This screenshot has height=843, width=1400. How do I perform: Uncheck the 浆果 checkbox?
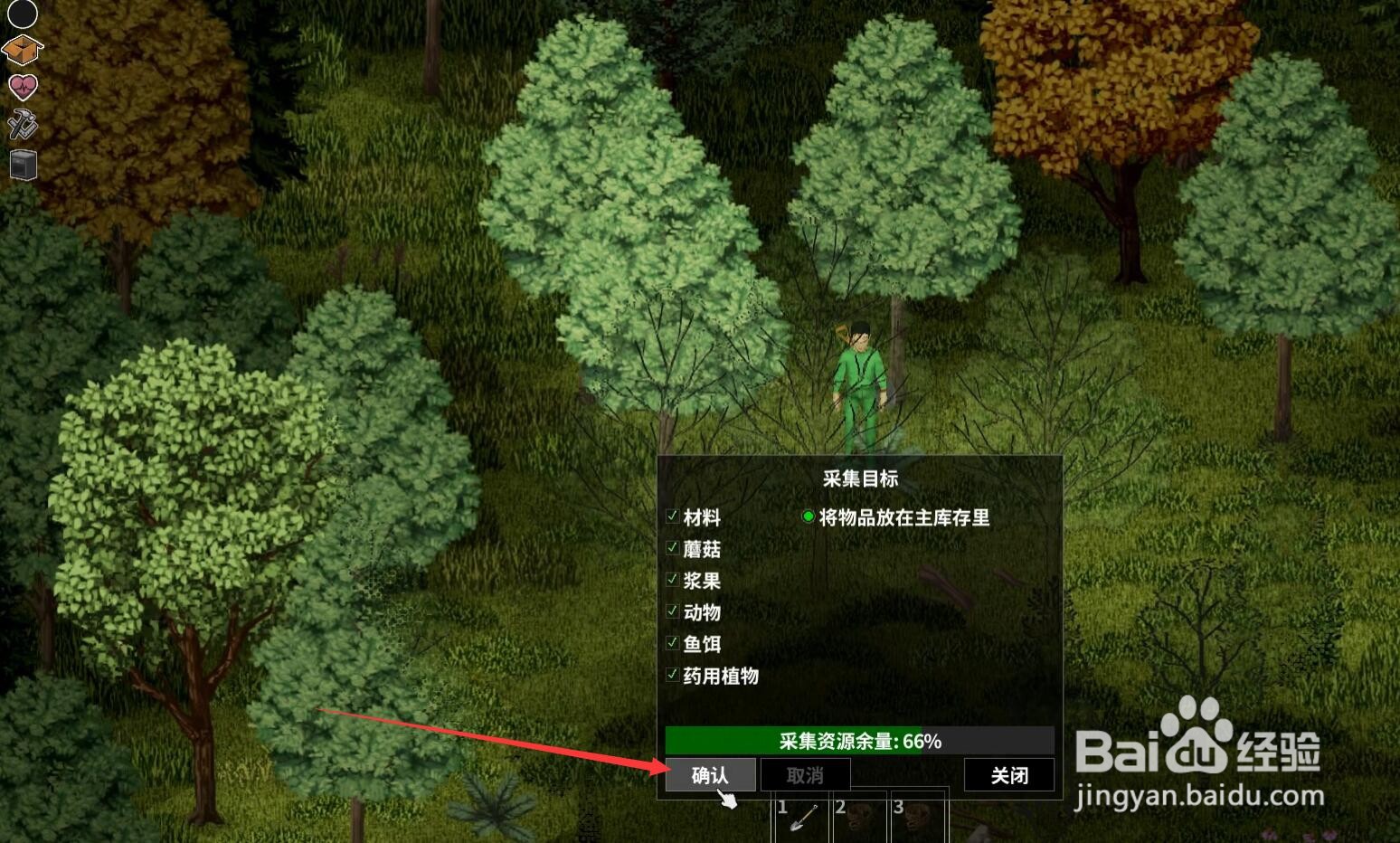click(672, 579)
